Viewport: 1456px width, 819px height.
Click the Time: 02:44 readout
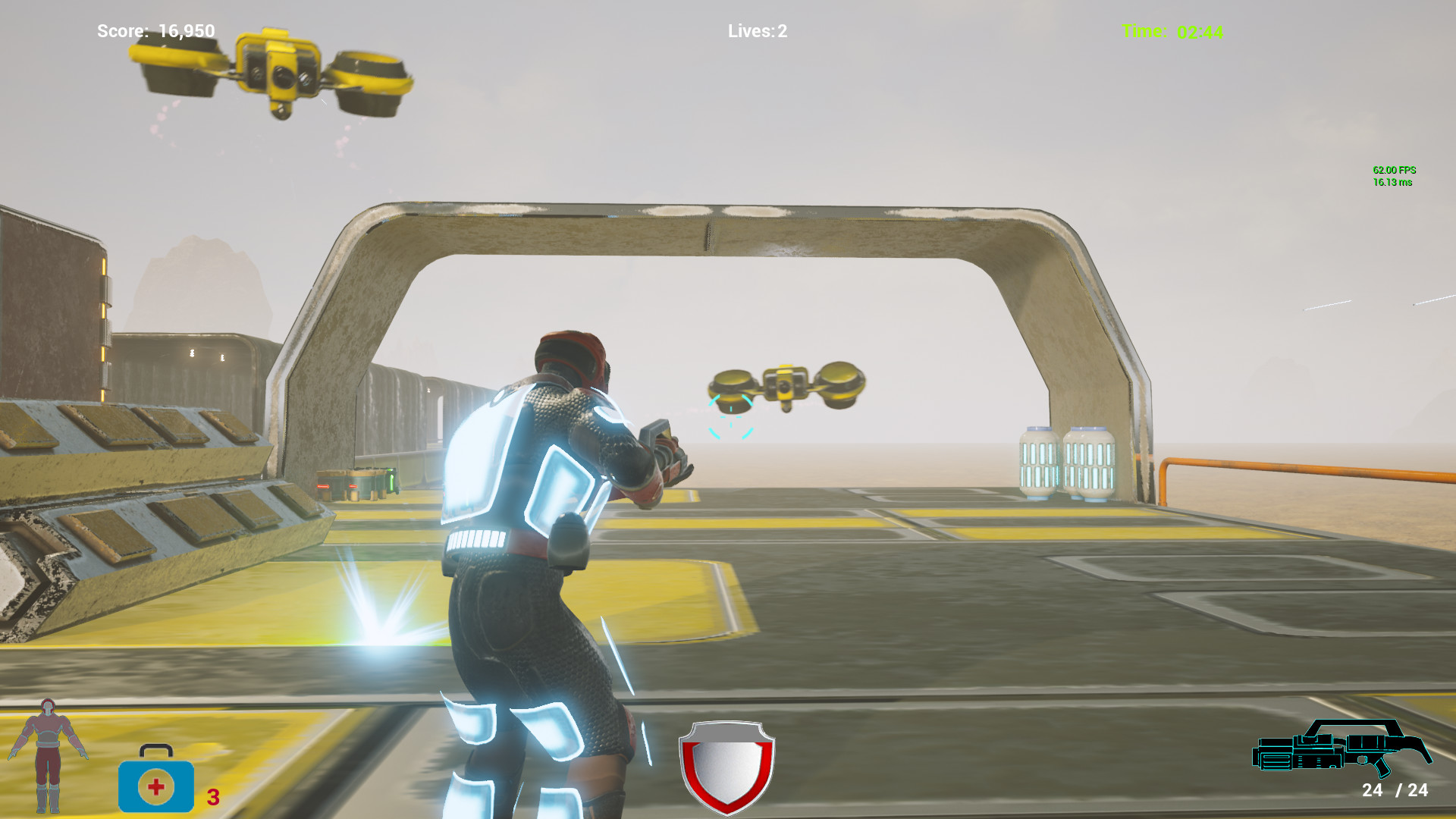pos(1172,32)
